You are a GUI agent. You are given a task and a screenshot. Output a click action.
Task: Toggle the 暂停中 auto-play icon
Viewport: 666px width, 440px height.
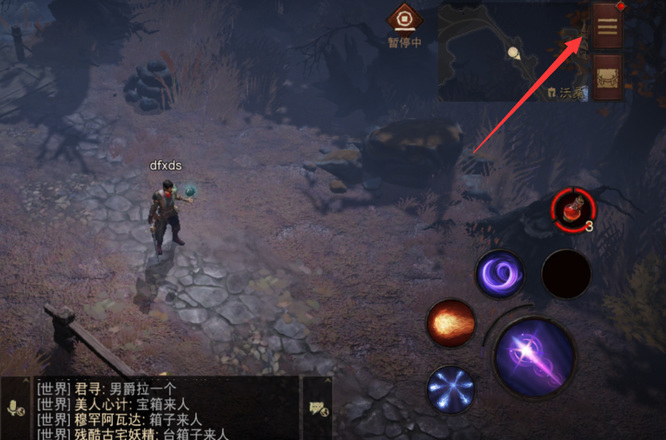coord(407,19)
